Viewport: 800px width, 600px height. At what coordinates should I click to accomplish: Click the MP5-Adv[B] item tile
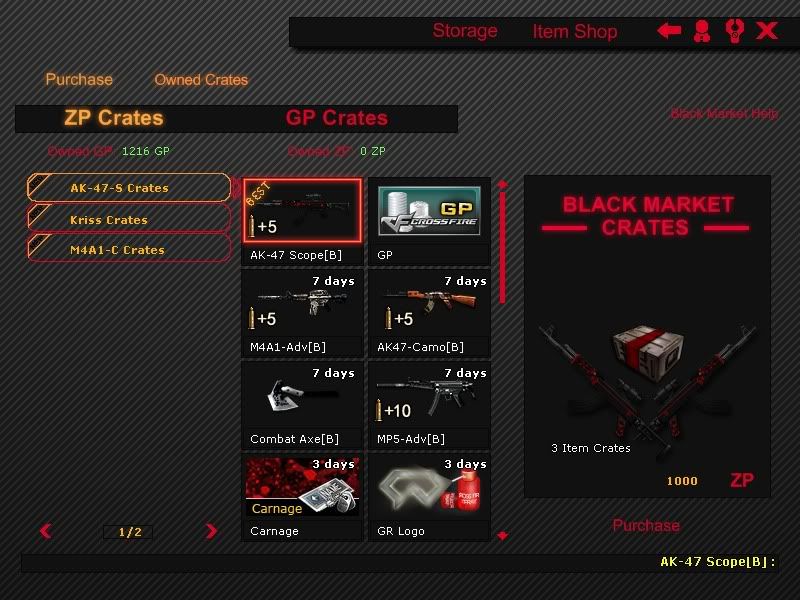[x=429, y=404]
